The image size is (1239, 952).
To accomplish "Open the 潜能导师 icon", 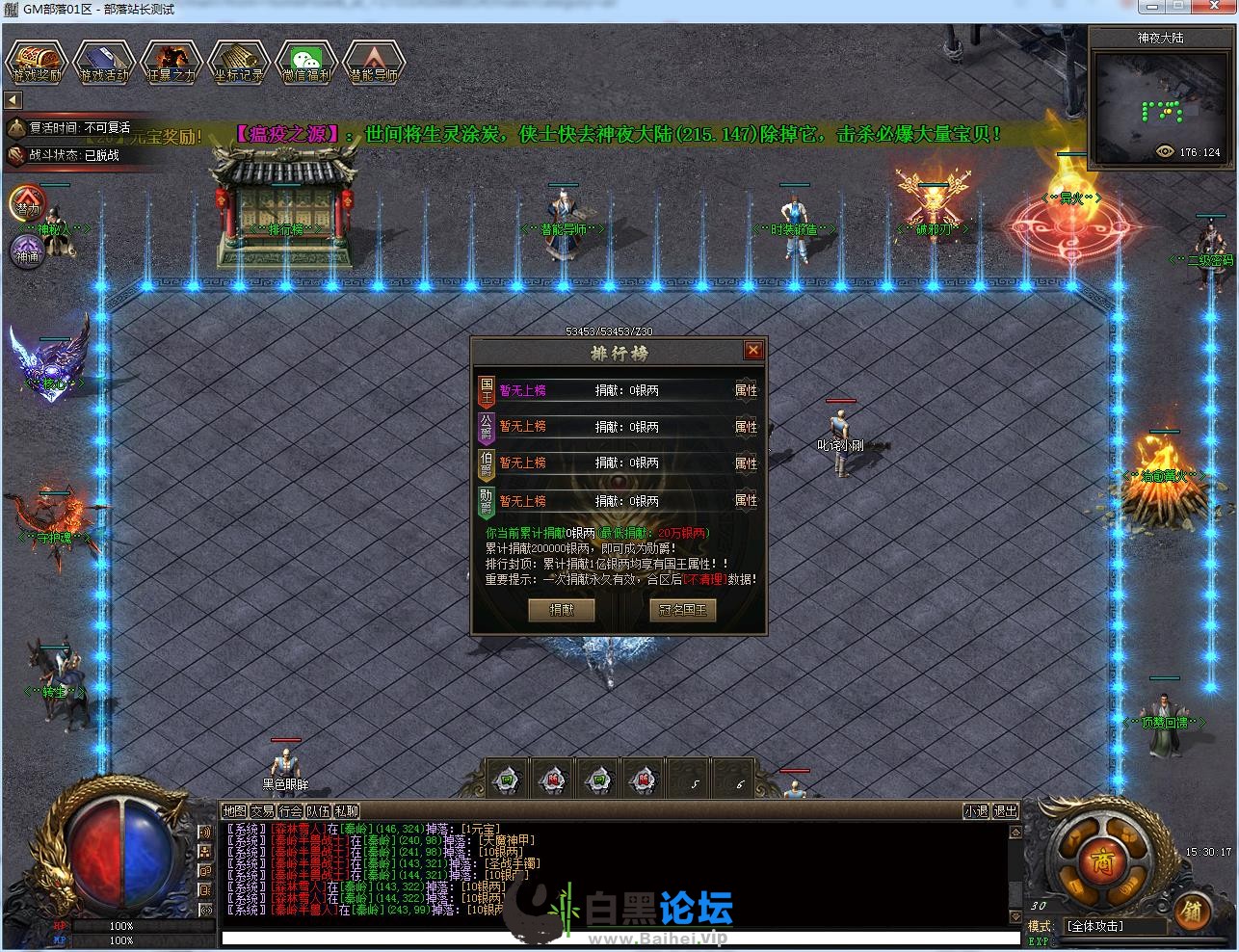I will click(374, 62).
